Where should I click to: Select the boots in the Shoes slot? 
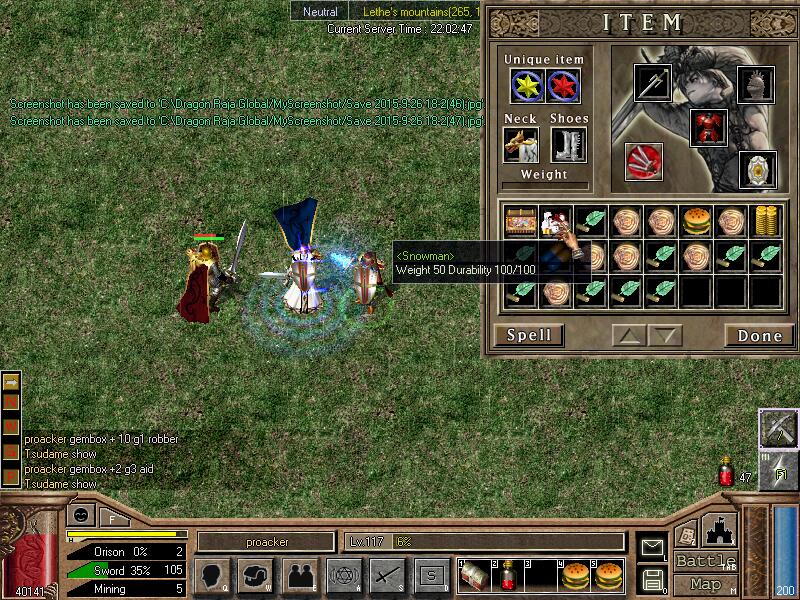[x=568, y=144]
